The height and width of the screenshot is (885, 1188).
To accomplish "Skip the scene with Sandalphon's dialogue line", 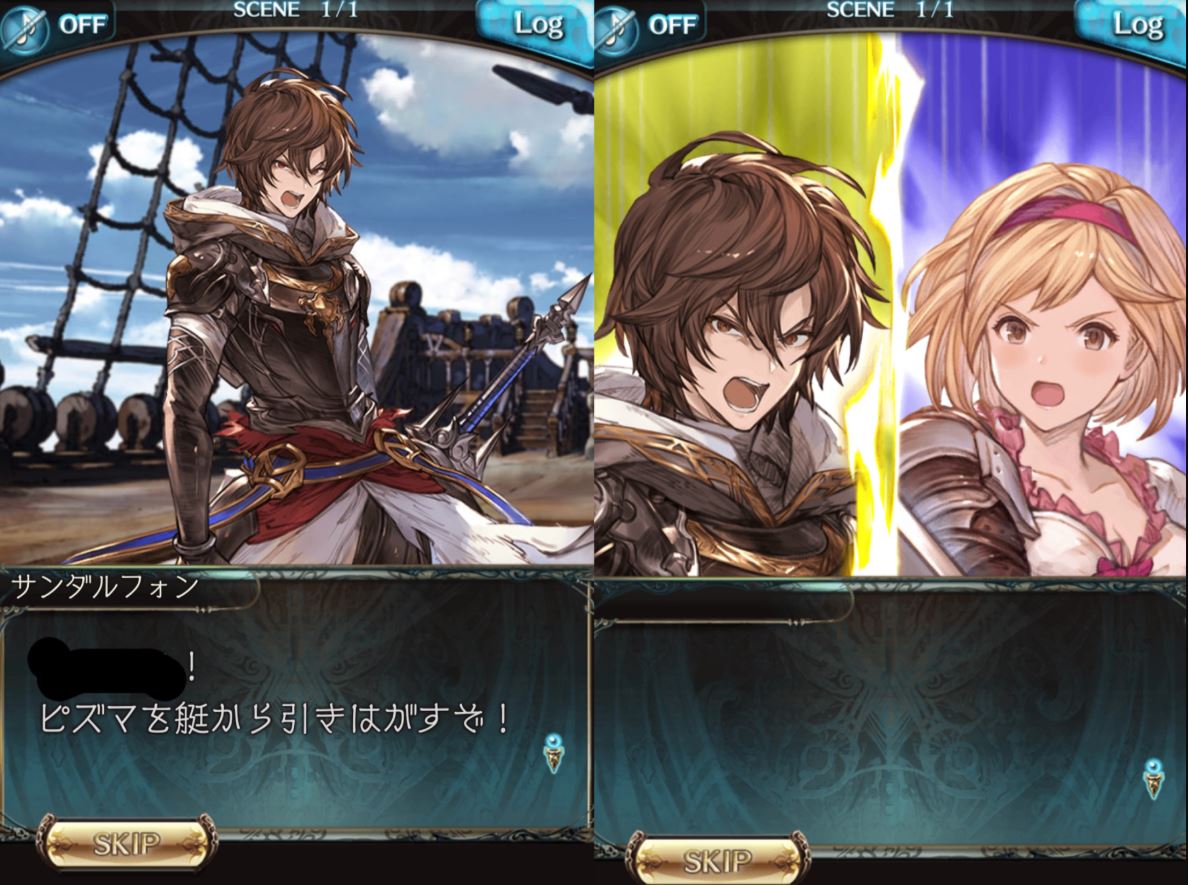I will [x=126, y=843].
